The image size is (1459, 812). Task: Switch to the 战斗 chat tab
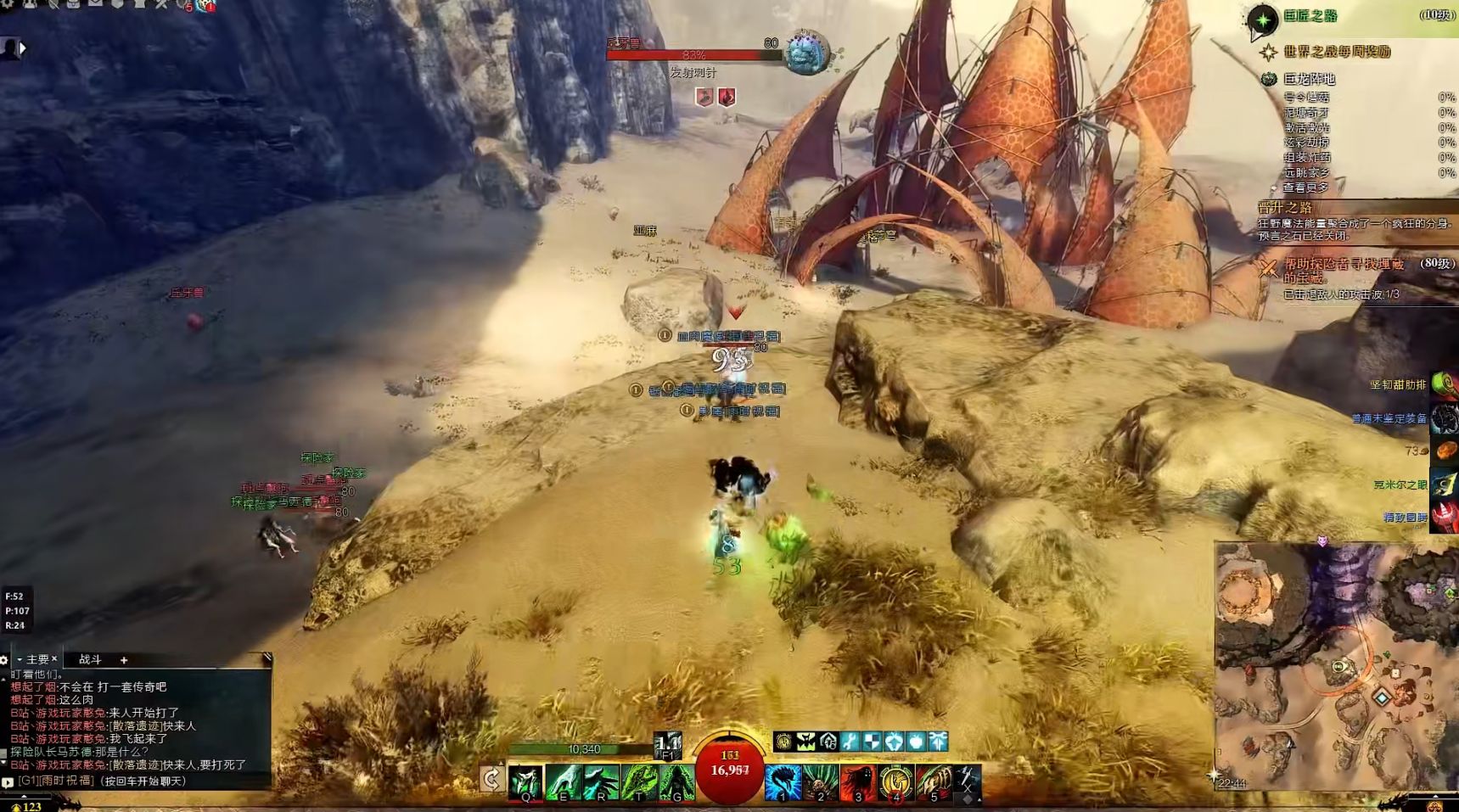[90, 659]
